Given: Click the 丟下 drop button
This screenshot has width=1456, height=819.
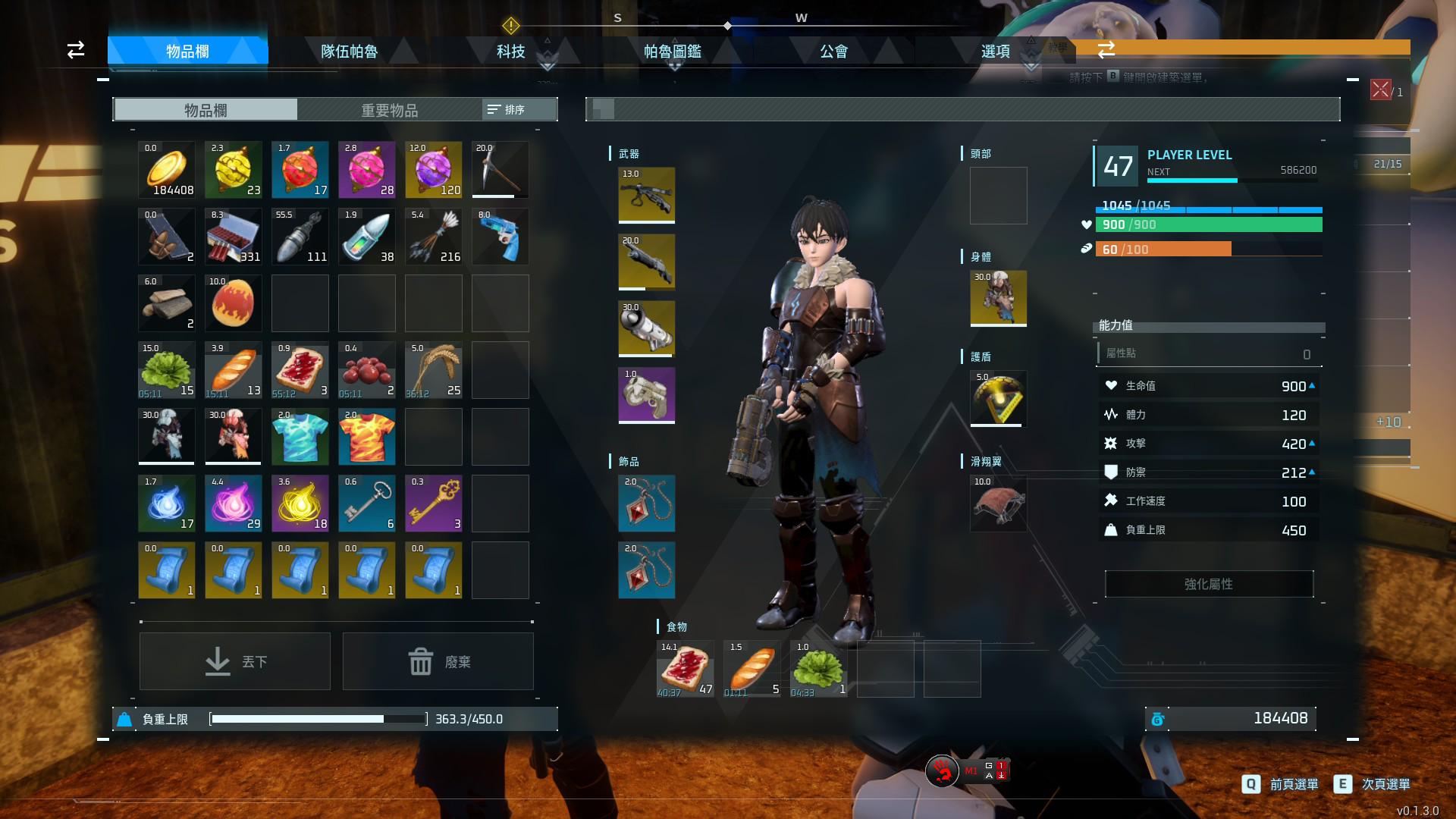Looking at the screenshot, I should click(235, 661).
